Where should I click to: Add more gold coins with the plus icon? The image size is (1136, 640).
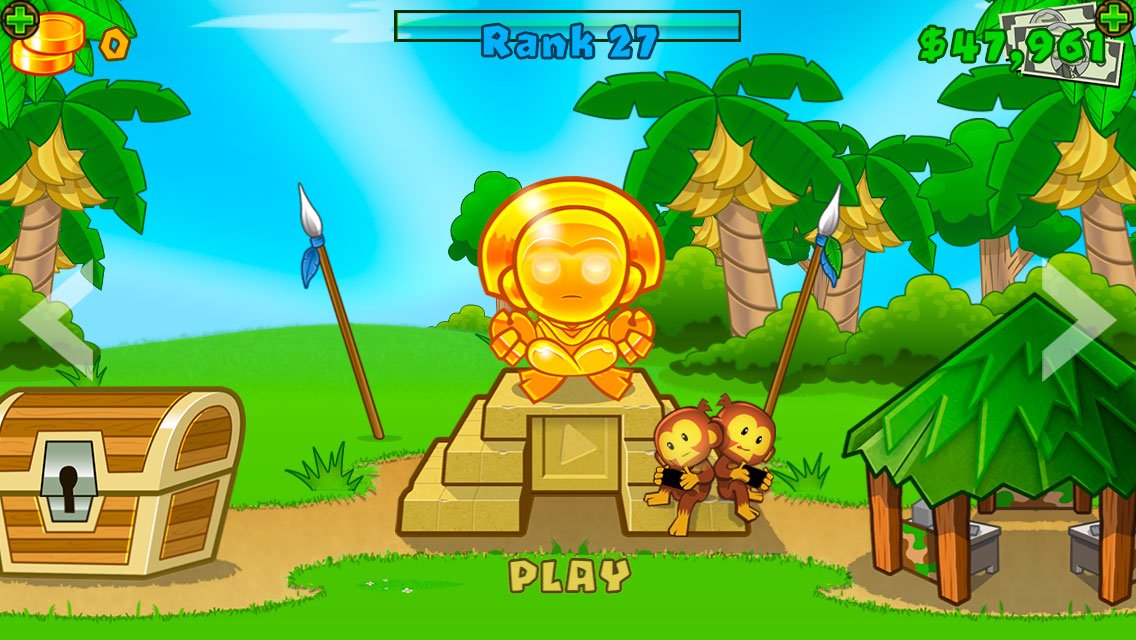(19, 19)
